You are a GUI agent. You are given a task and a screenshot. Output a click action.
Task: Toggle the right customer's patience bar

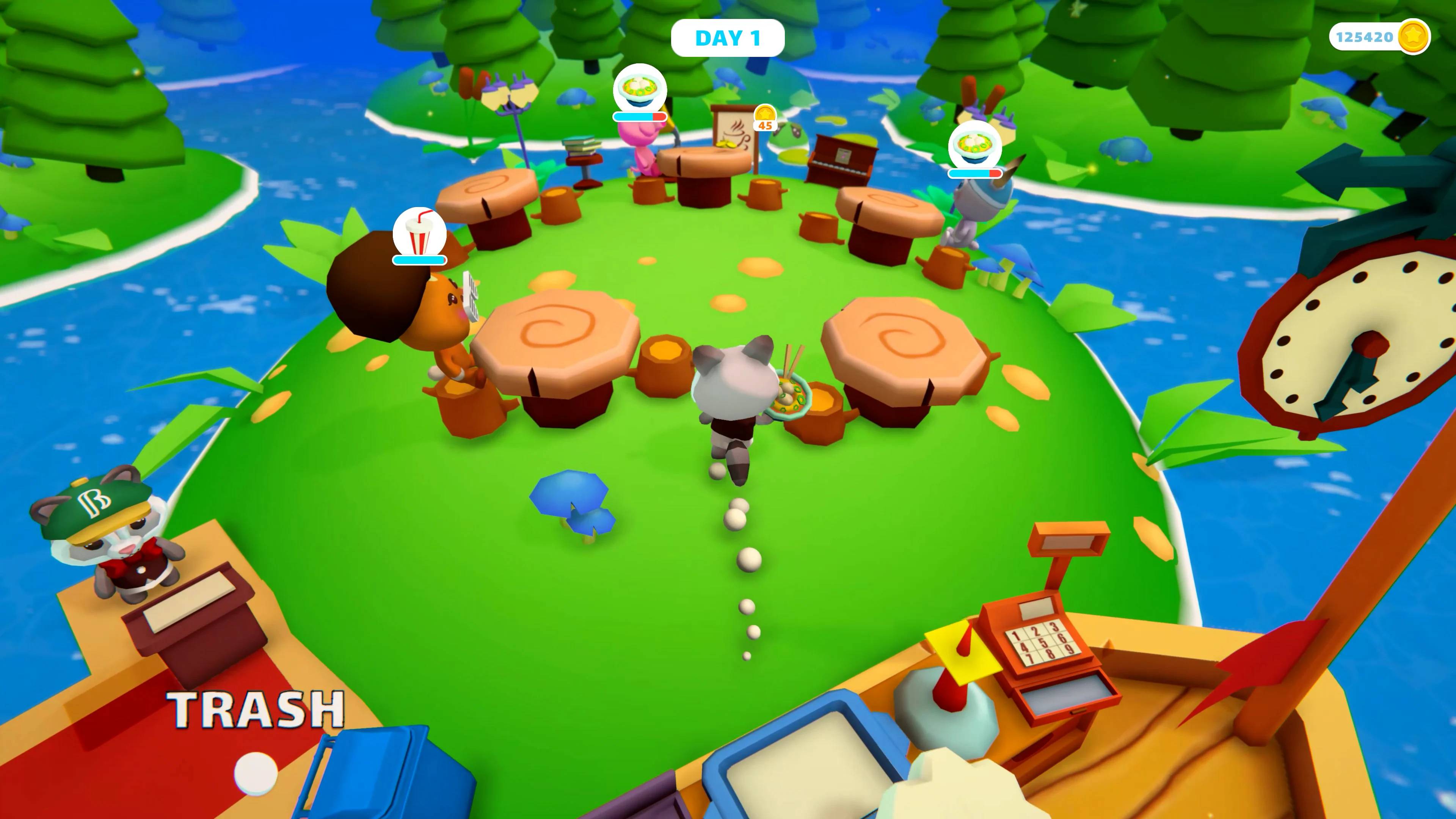[x=975, y=173]
